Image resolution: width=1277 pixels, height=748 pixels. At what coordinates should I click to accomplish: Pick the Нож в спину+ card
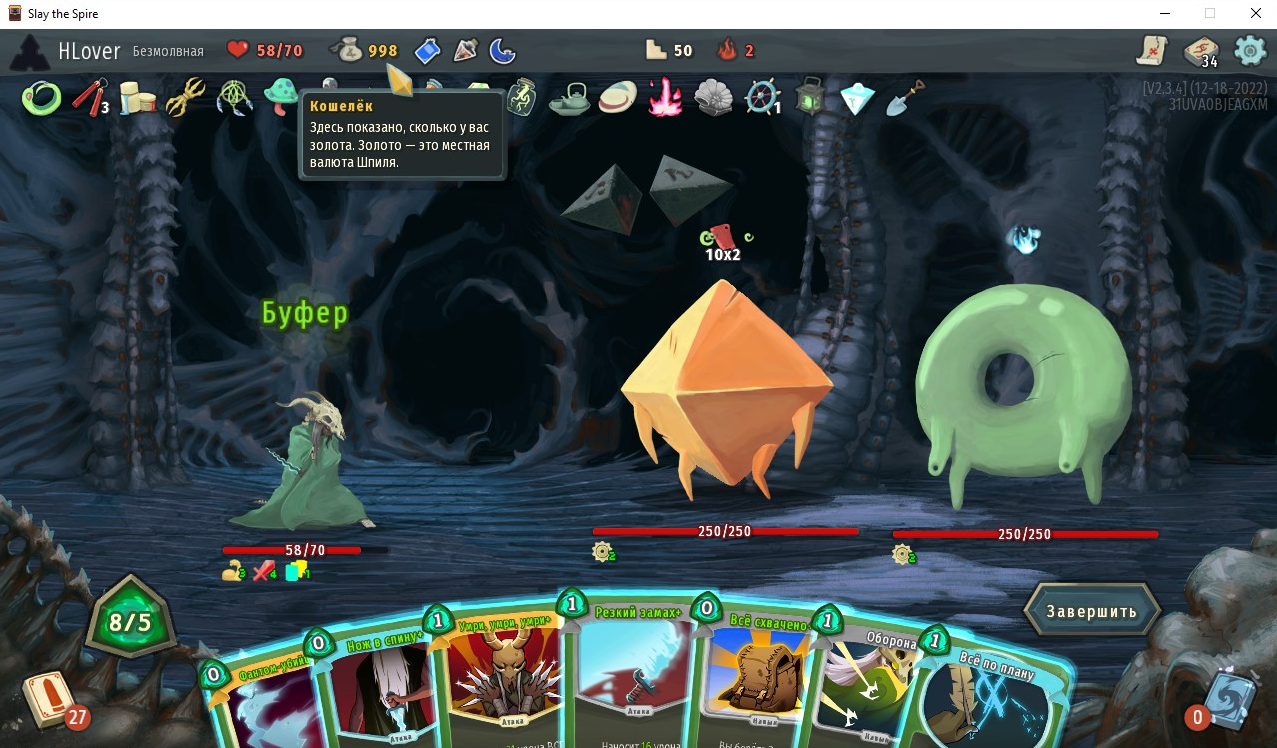click(x=372, y=690)
